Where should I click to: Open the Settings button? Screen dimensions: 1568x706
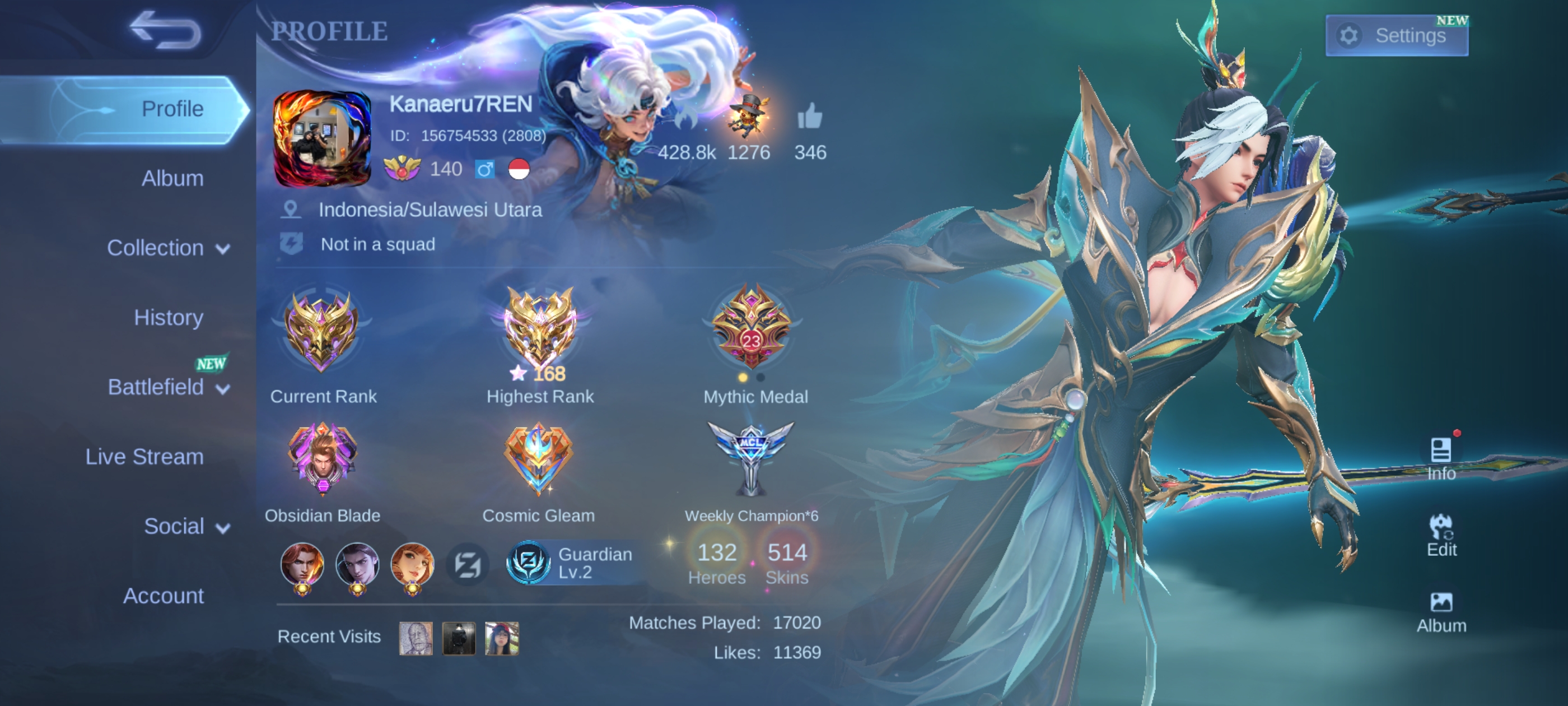tap(1396, 35)
